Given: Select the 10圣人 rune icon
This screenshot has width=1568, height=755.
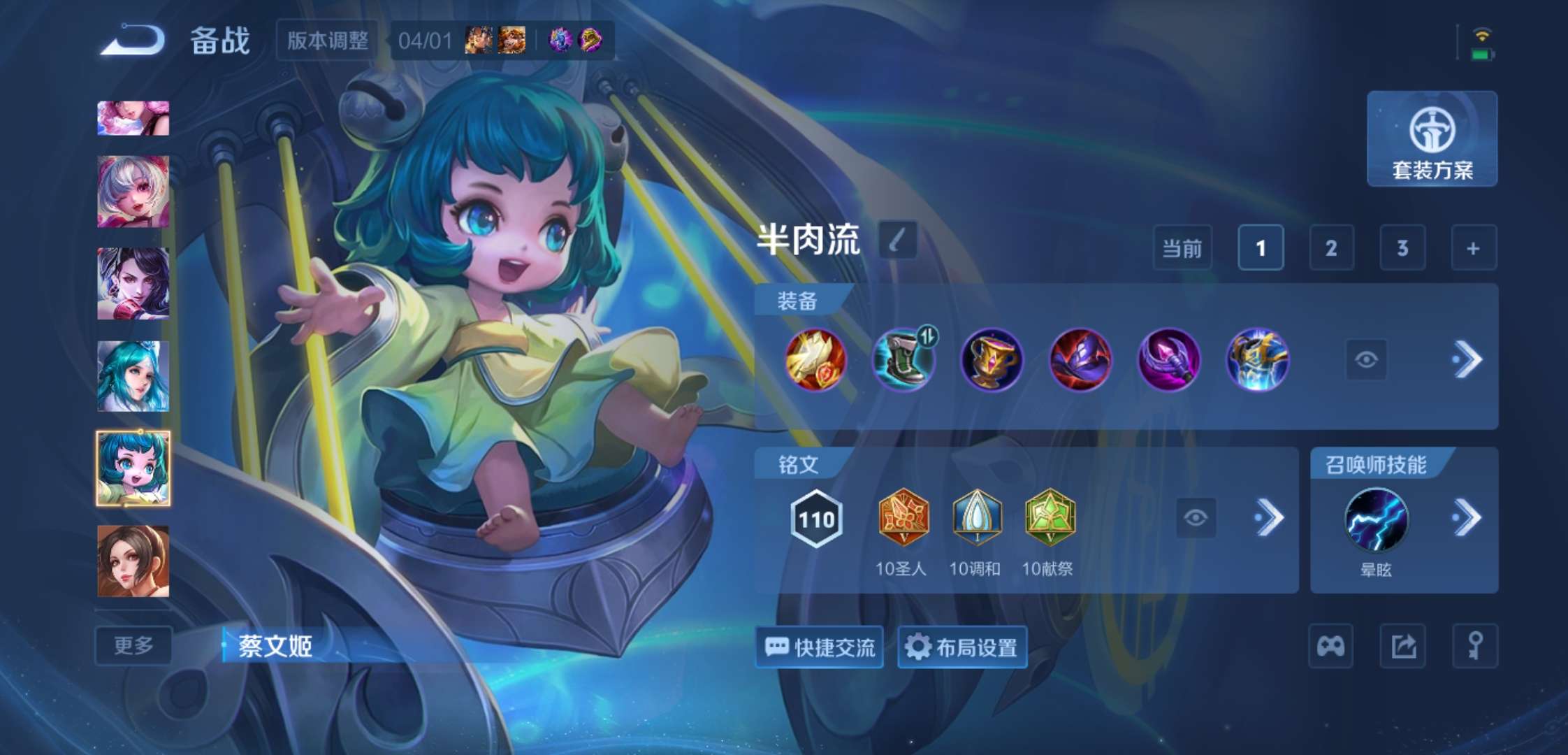Looking at the screenshot, I should click(904, 518).
